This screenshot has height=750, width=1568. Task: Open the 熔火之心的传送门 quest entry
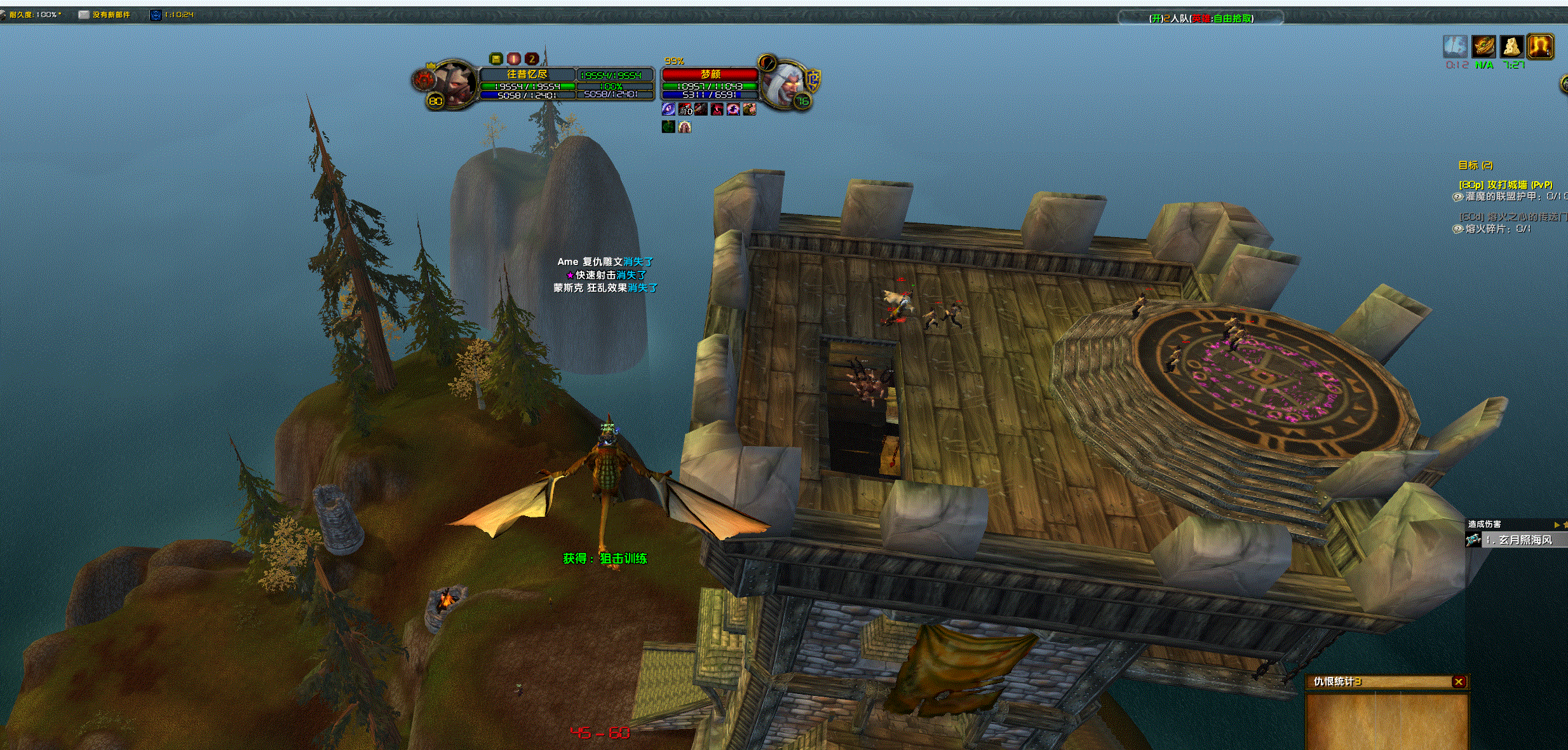tap(1512, 217)
